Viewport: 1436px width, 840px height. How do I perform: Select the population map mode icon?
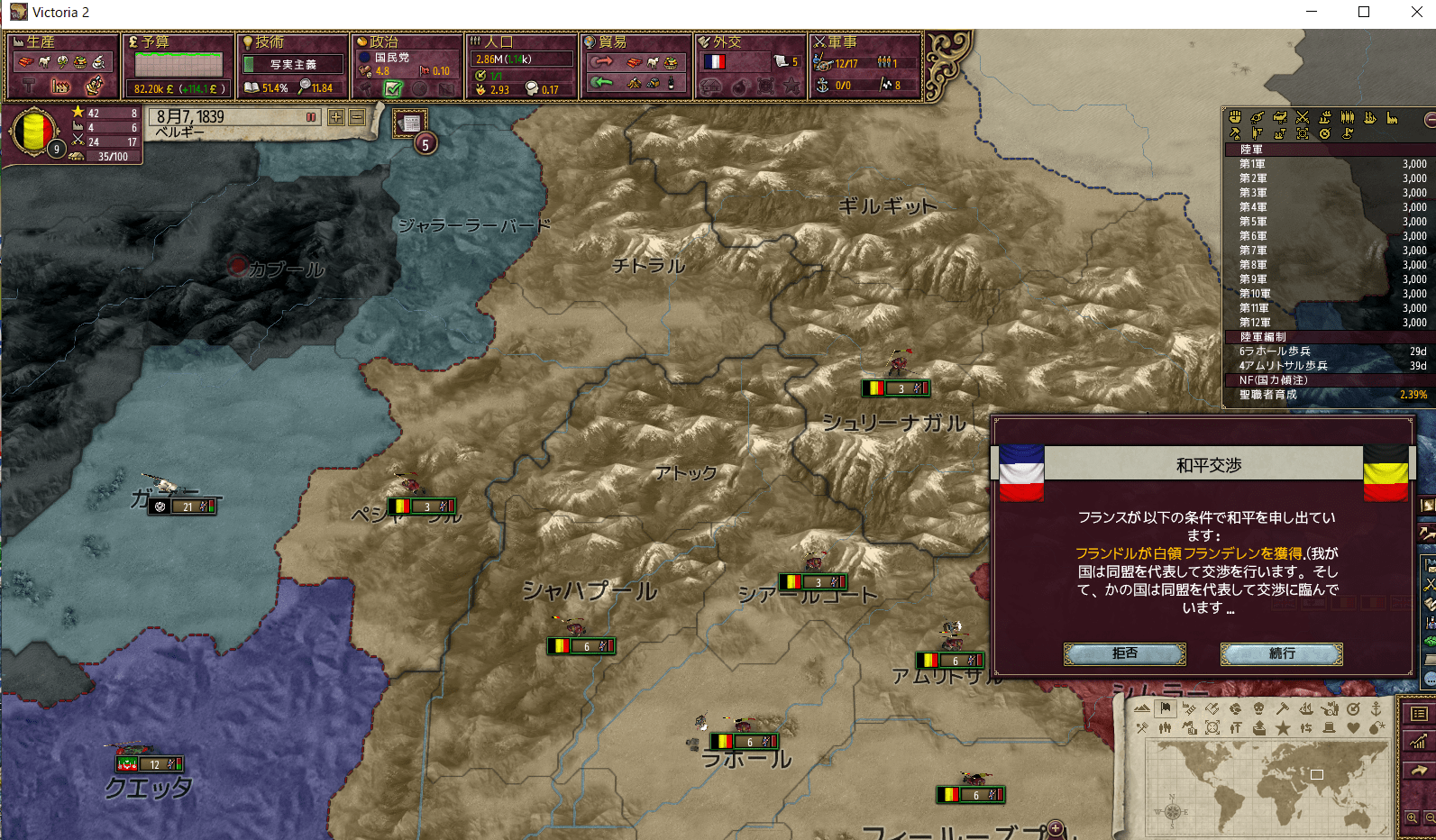coord(1164,727)
